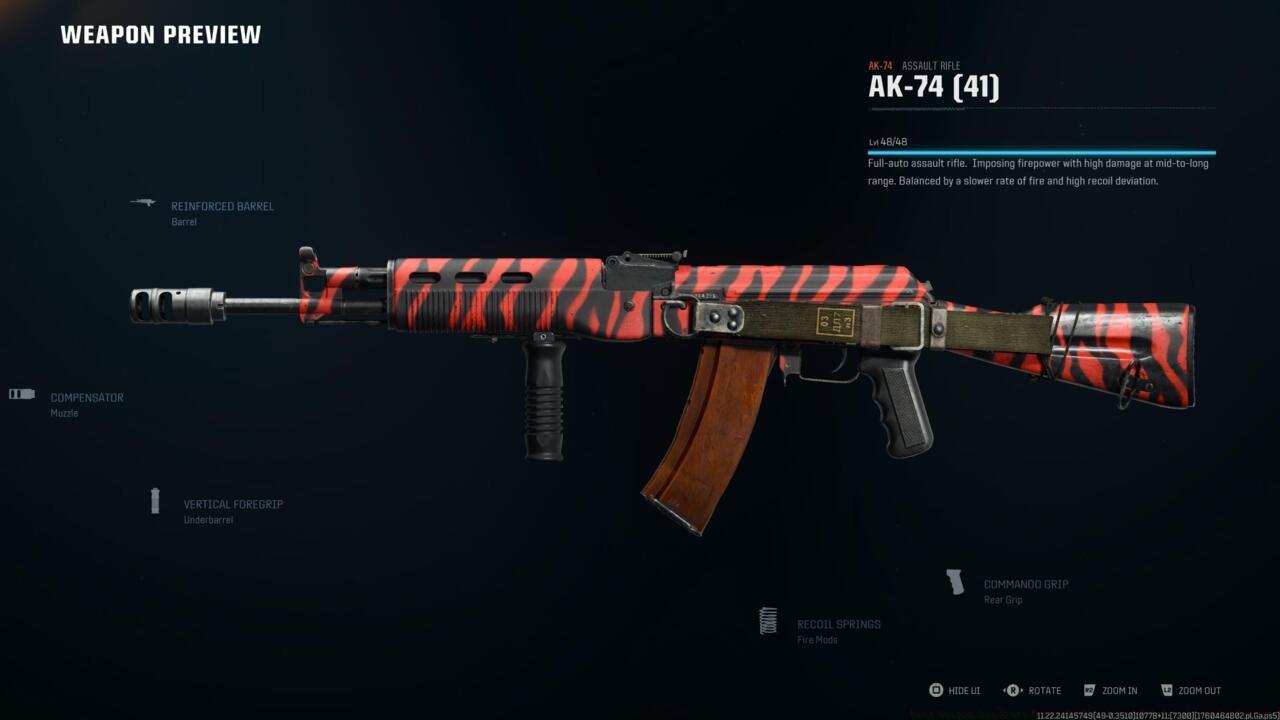Click the ROTATE button label
The width and height of the screenshot is (1280, 720).
click(1045, 690)
